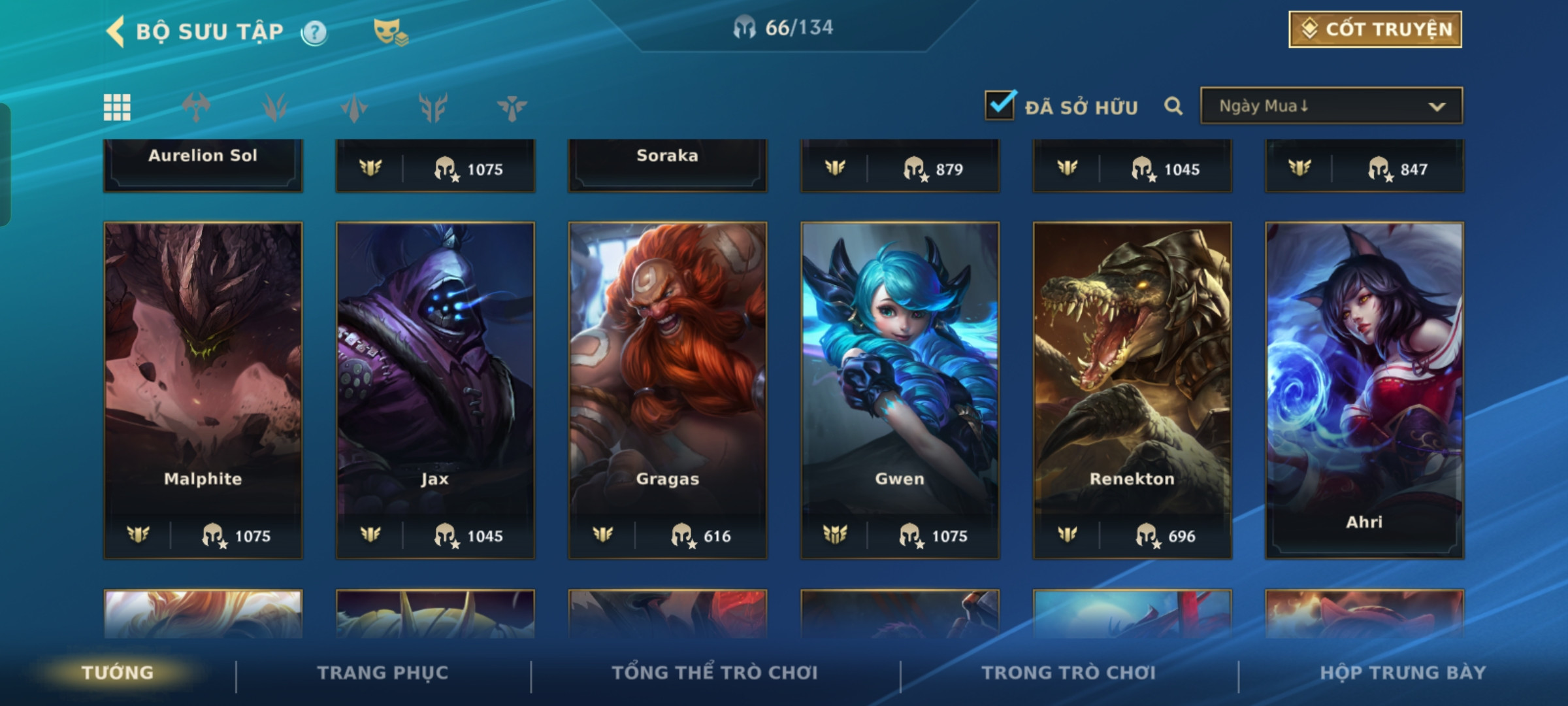Go back from Bộ Sưu Tập
Viewport: 1568px width, 706px height.
pyautogui.click(x=116, y=31)
